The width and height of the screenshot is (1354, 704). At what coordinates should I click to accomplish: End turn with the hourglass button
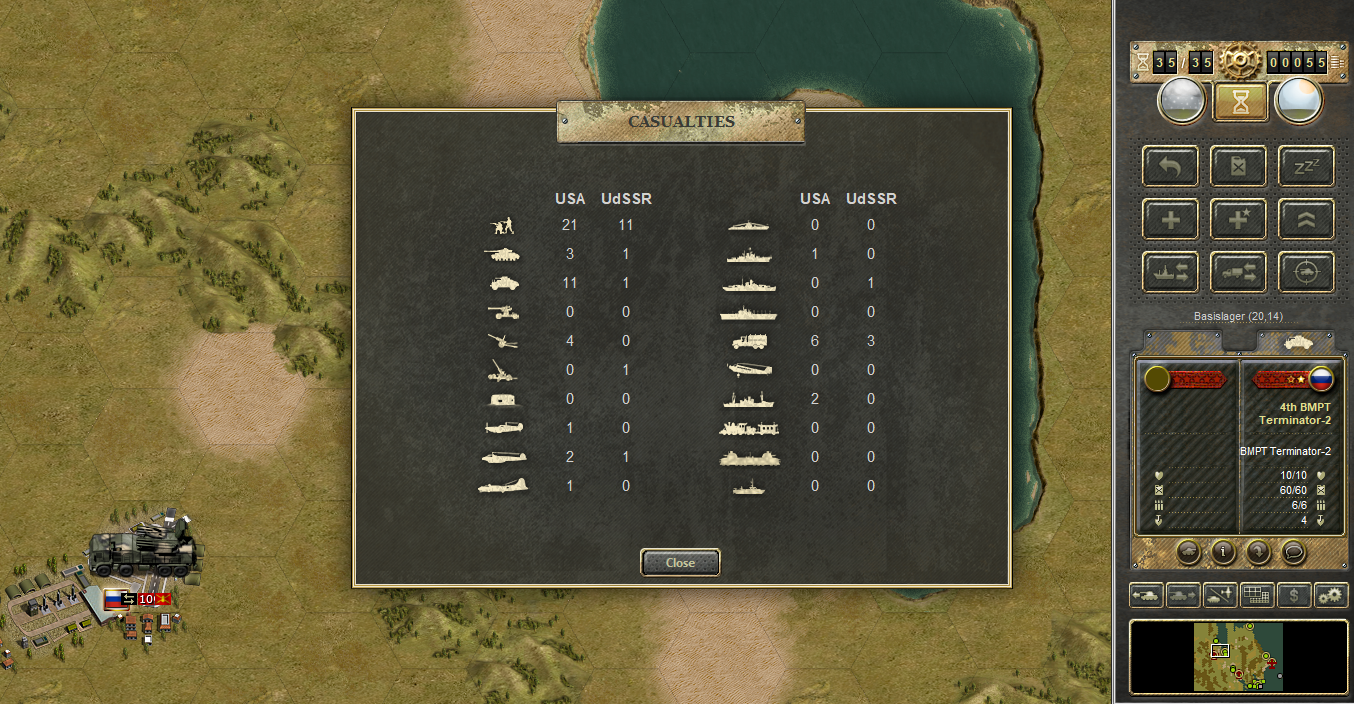pyautogui.click(x=1240, y=101)
